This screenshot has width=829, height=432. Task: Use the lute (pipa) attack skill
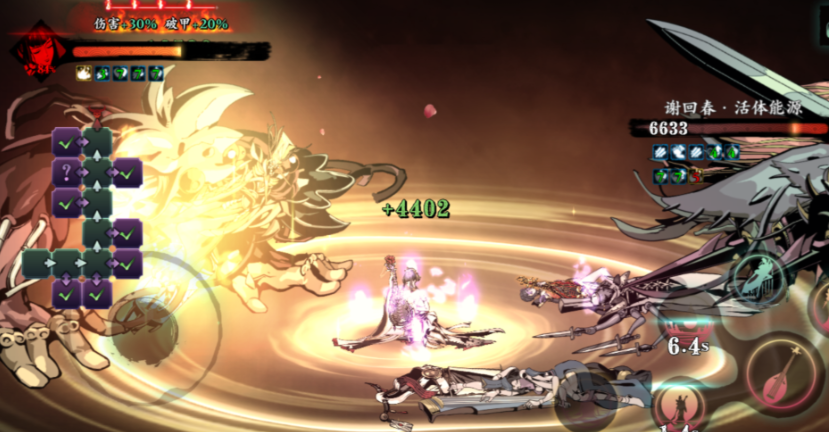pos(783,374)
